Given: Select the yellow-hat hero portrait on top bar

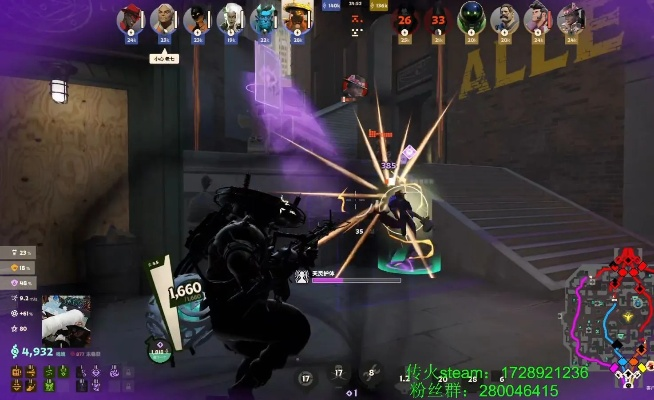Looking at the screenshot, I should (x=293, y=18).
